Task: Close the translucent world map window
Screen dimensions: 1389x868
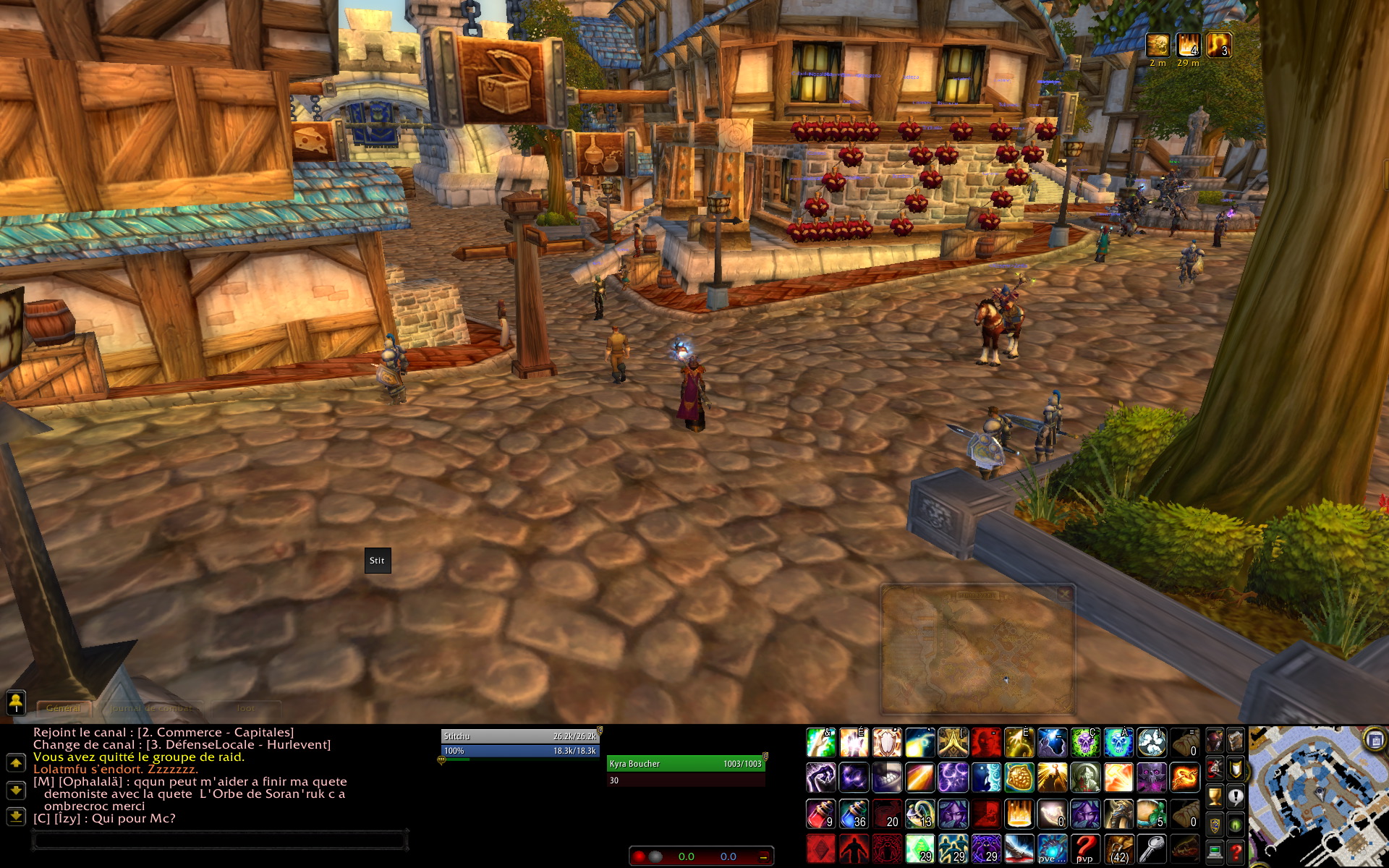Action: (x=1064, y=595)
